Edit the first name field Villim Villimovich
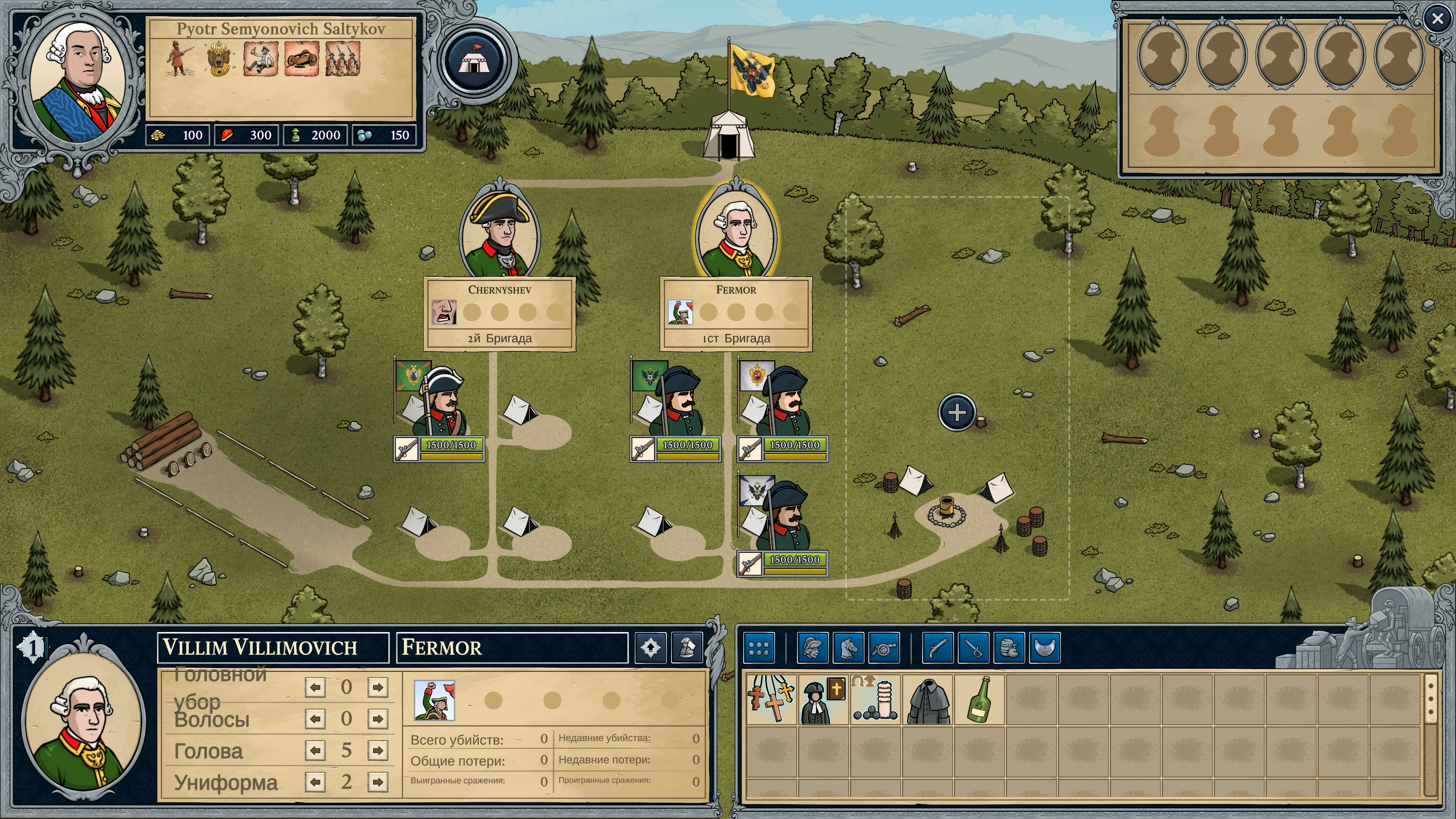The width and height of the screenshot is (1456, 819). 273,647
